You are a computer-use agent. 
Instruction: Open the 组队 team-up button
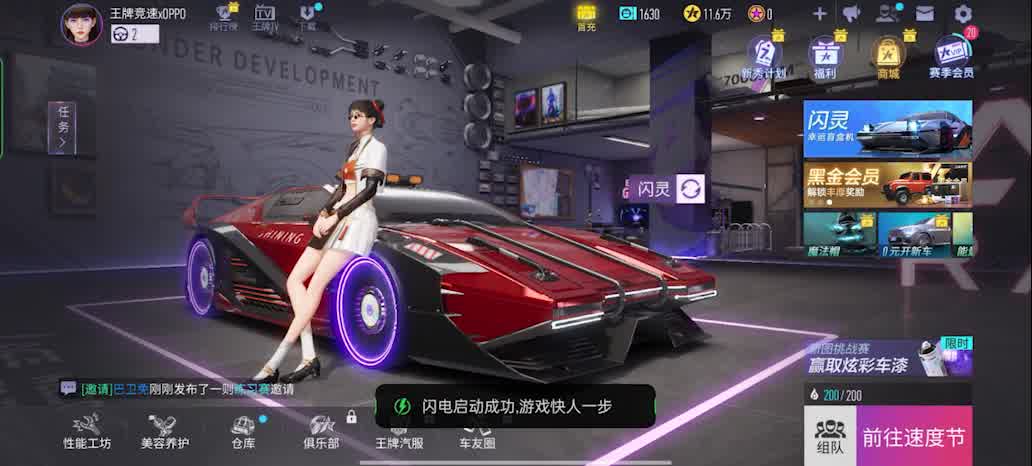830,437
